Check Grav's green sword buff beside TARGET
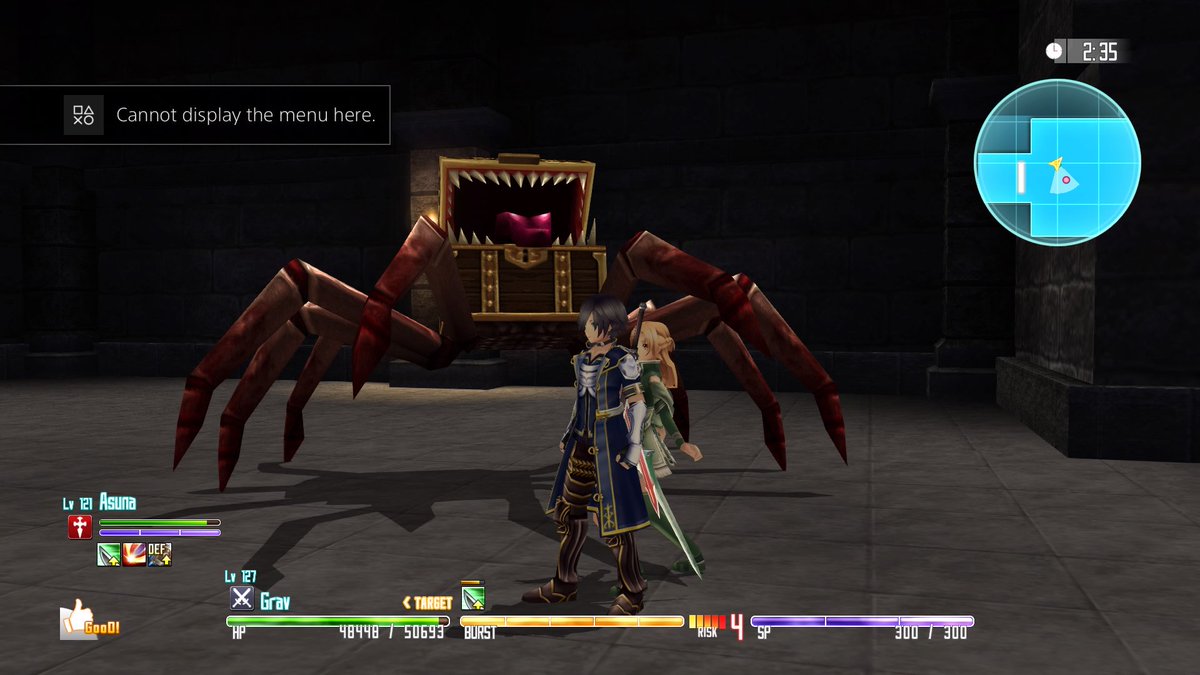 point(473,599)
